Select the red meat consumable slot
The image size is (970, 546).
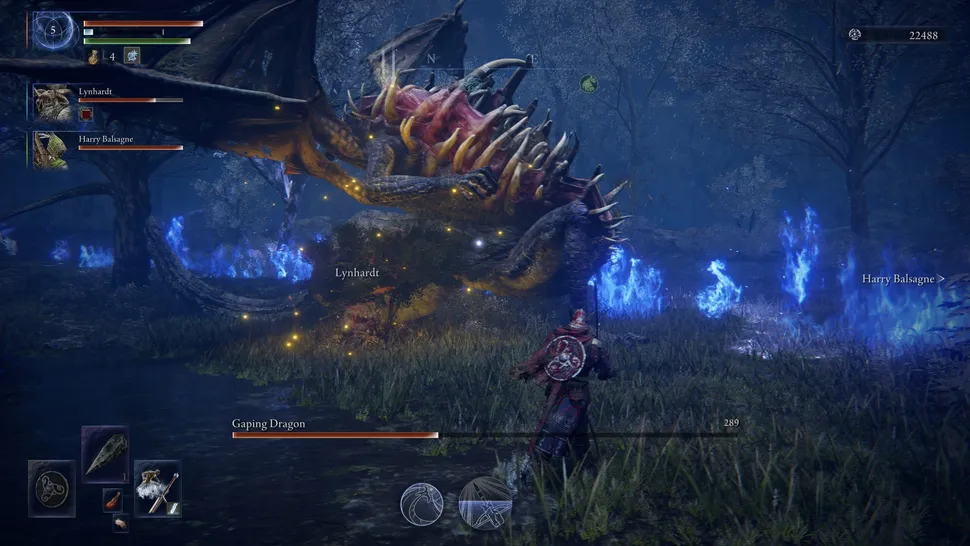coord(113,500)
